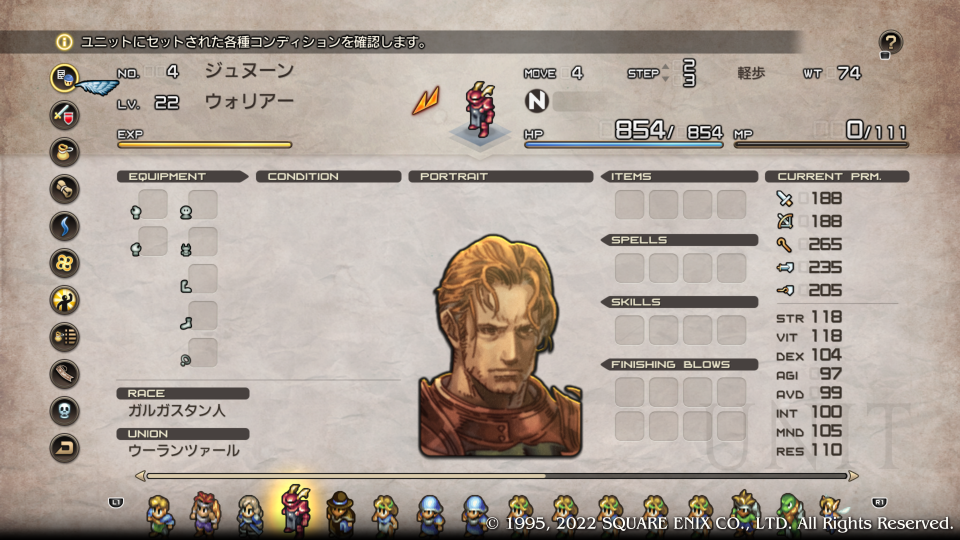
Task: Click the return arrow icon
Action: pos(65,447)
